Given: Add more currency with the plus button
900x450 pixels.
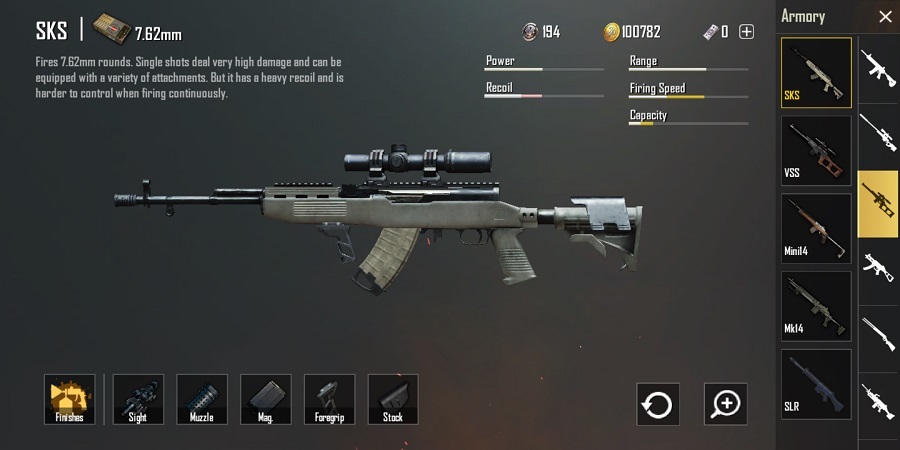Looking at the screenshot, I should (x=746, y=32).
